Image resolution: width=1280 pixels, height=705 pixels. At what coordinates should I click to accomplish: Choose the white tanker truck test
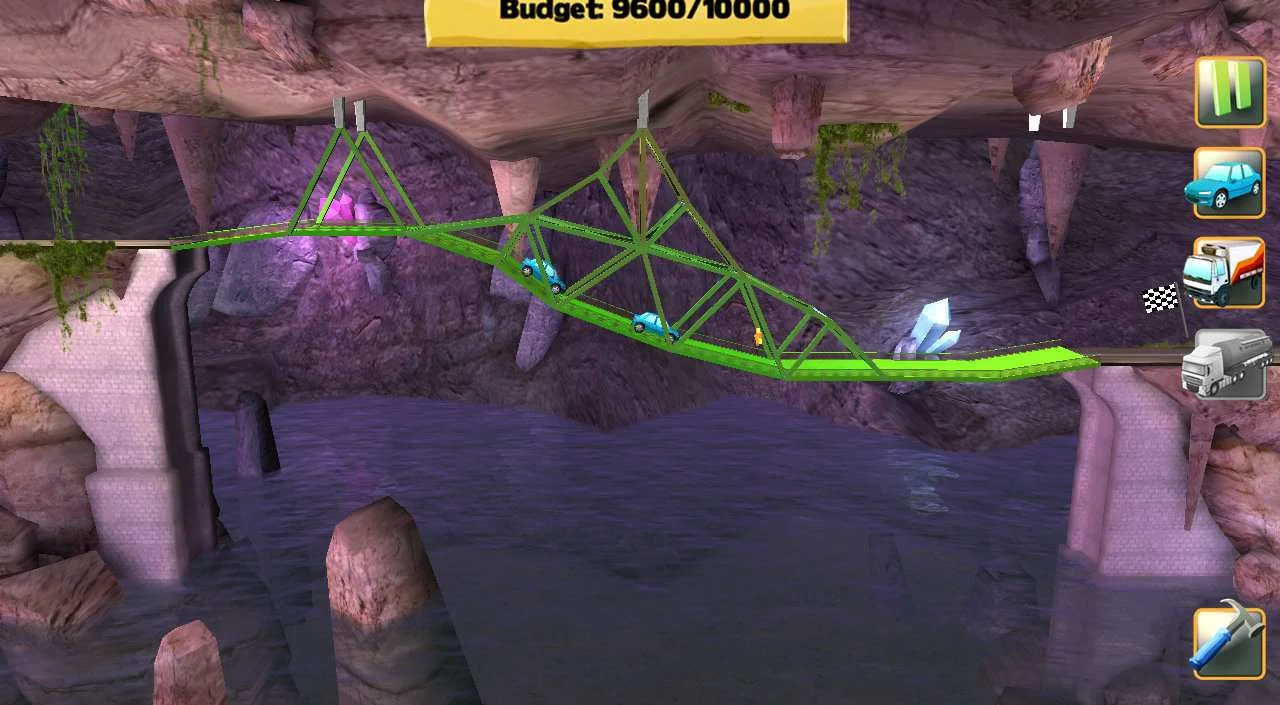[1229, 364]
